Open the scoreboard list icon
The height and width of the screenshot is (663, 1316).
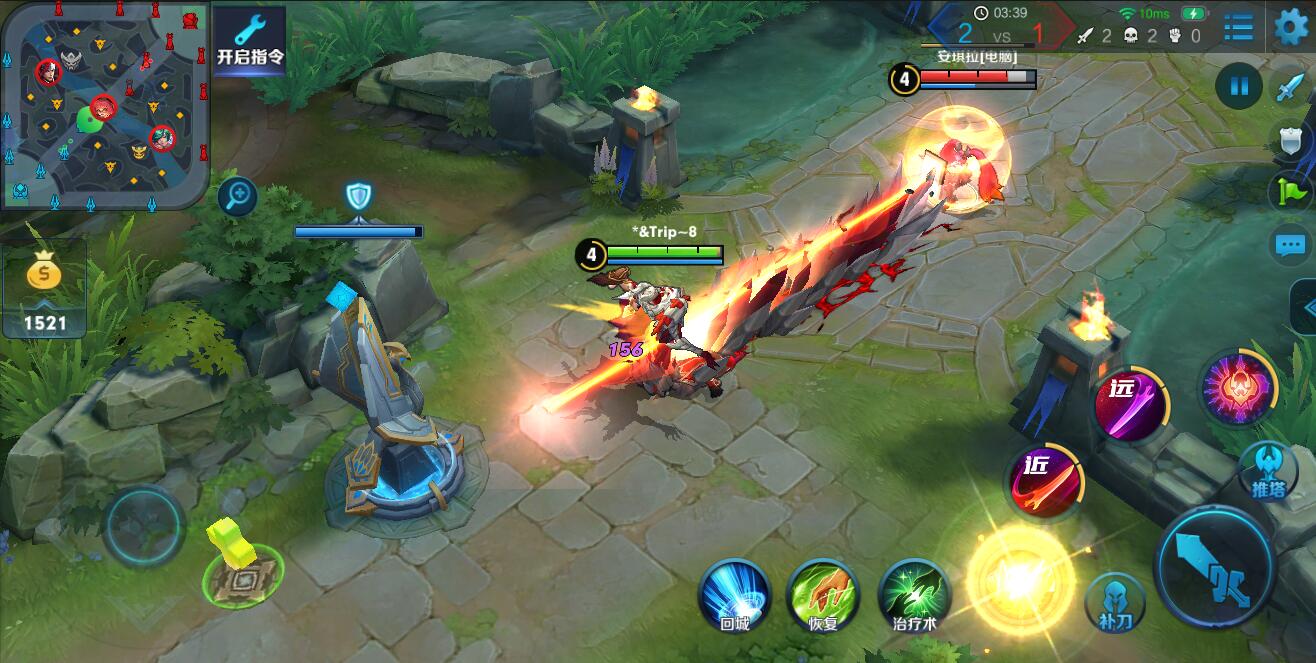click(x=1238, y=27)
